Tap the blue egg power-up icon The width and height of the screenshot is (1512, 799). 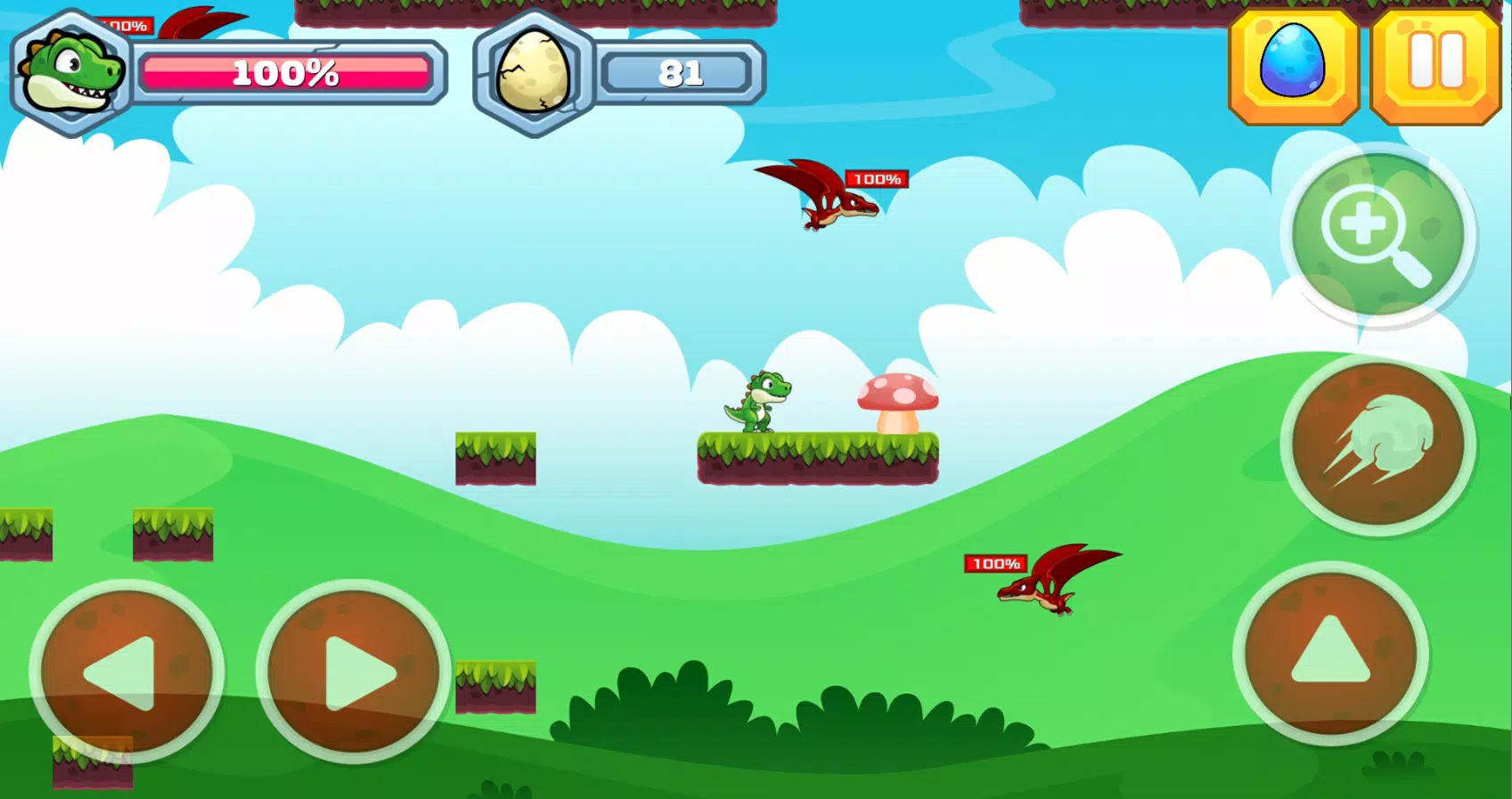(x=1293, y=66)
